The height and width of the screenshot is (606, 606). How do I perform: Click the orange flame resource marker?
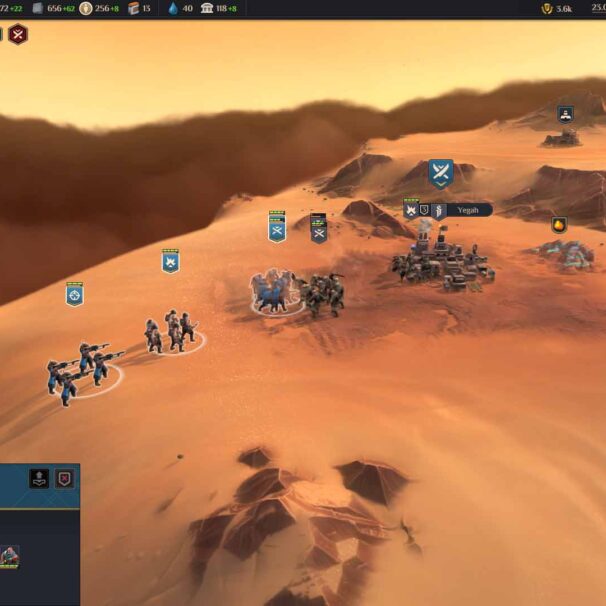559,225
